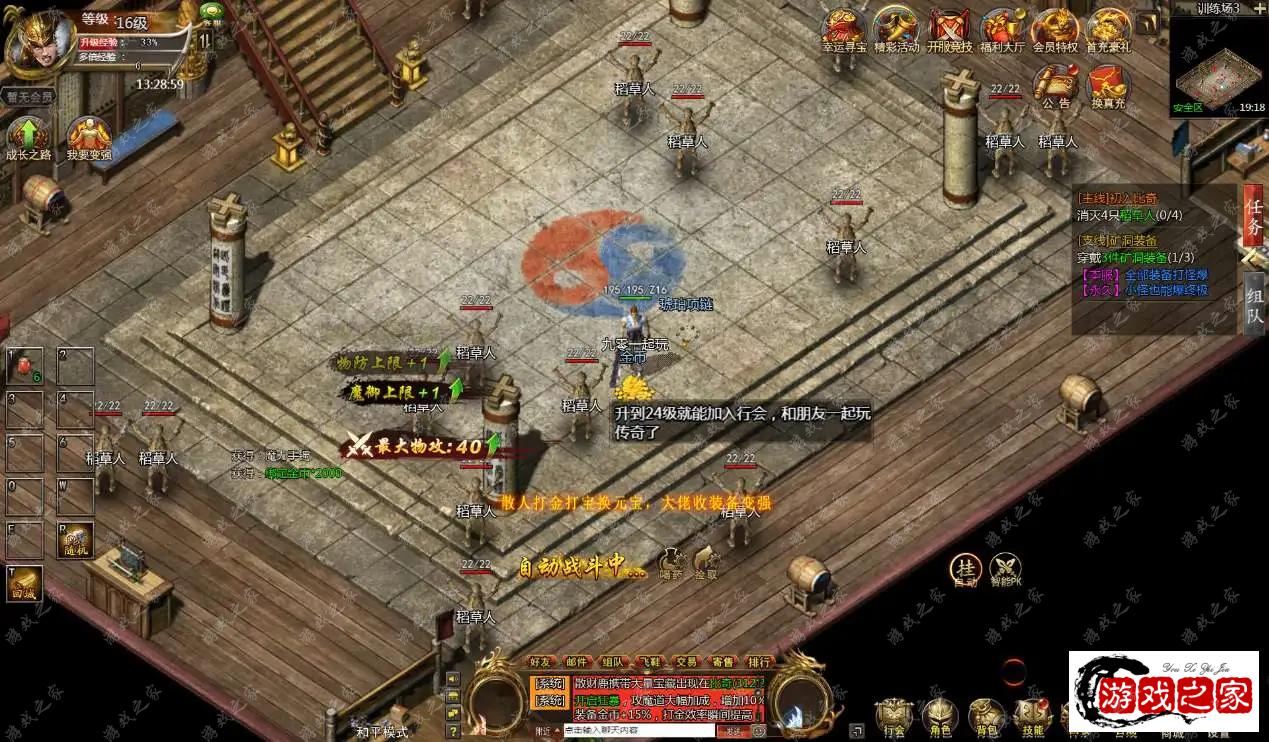The width and height of the screenshot is (1269, 742).
Task: Select the 邮件 mail tab
Action: (577, 662)
